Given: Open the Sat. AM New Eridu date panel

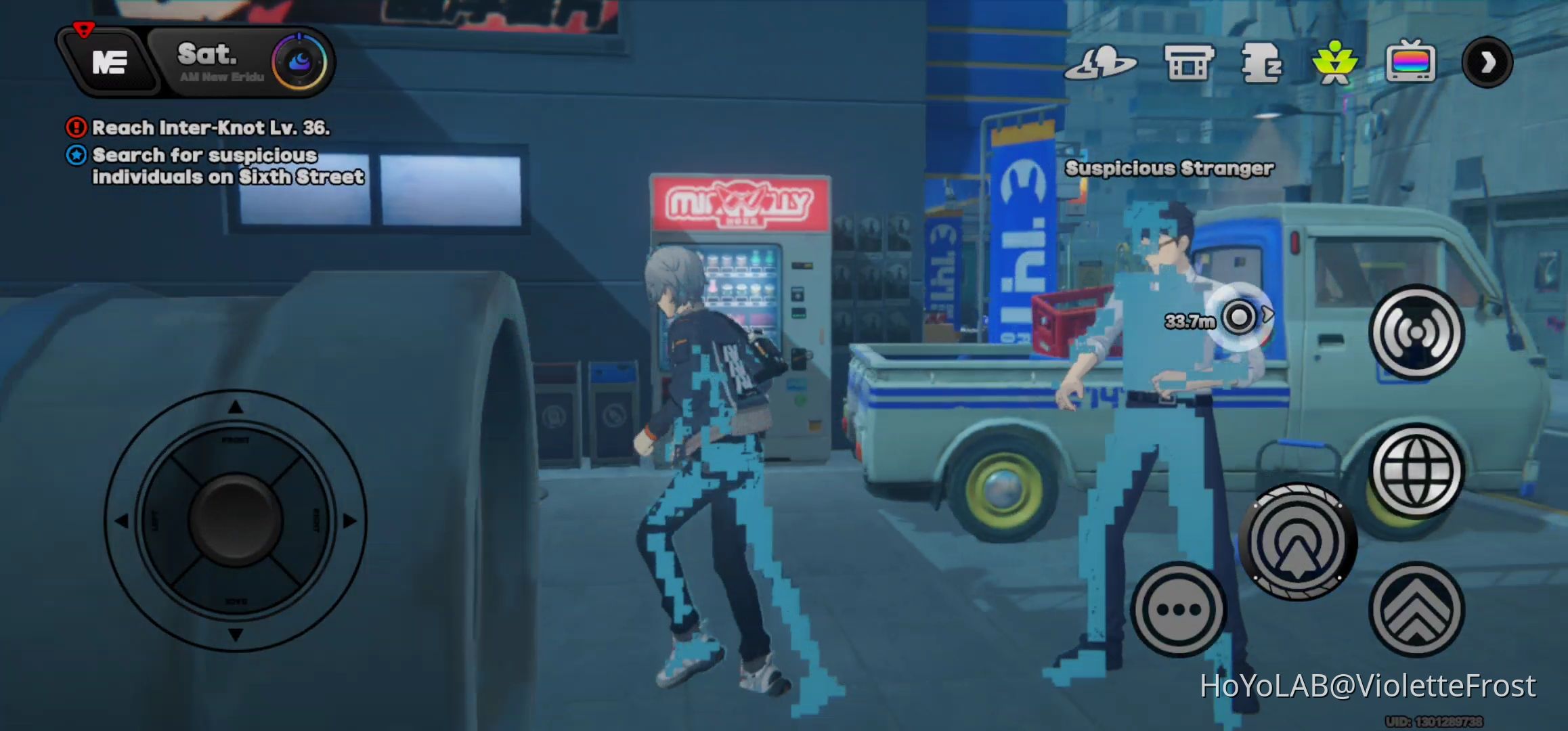Looking at the screenshot, I should pyautogui.click(x=207, y=62).
